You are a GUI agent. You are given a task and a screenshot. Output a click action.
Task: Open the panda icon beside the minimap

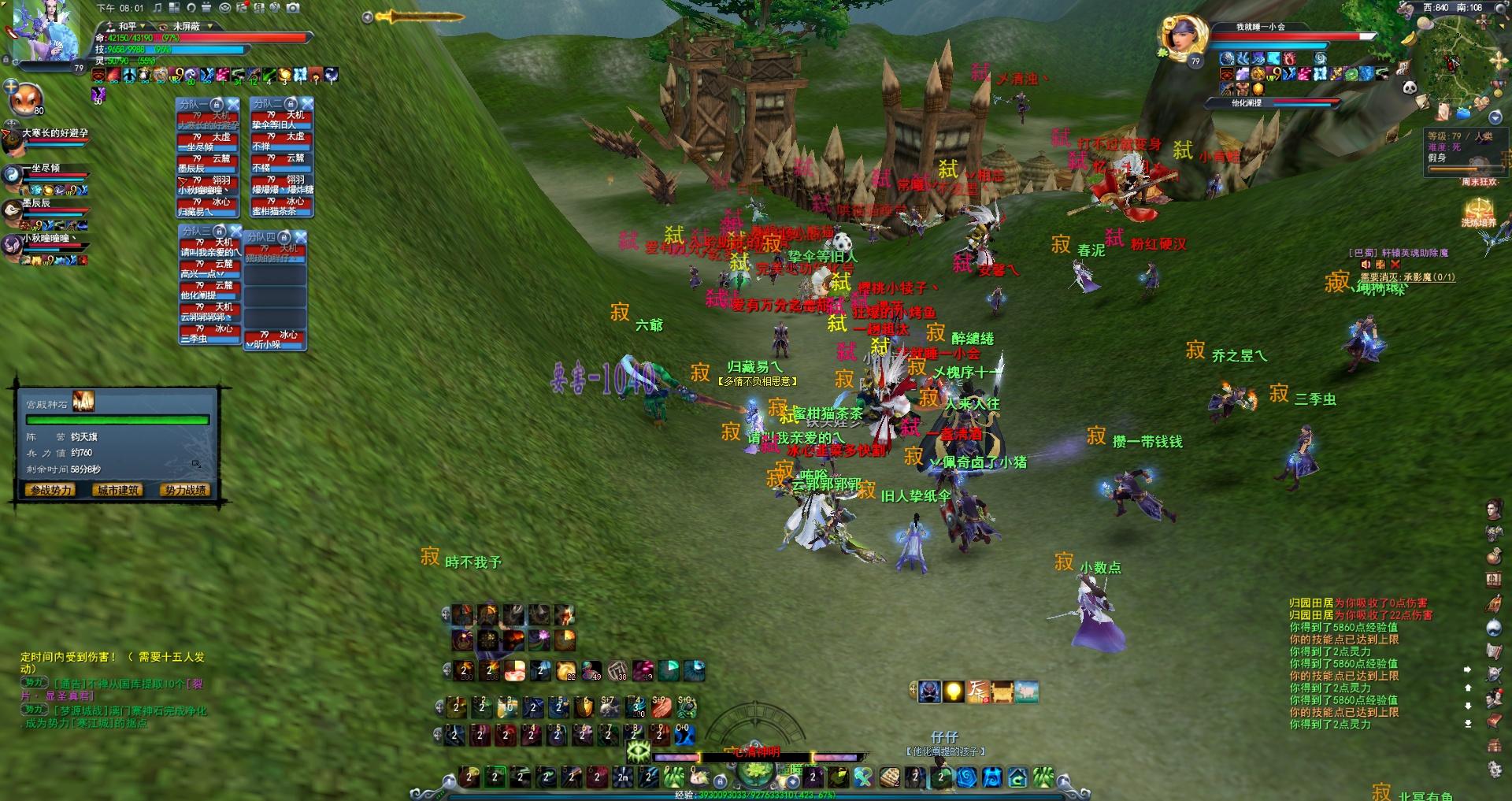(1410, 88)
